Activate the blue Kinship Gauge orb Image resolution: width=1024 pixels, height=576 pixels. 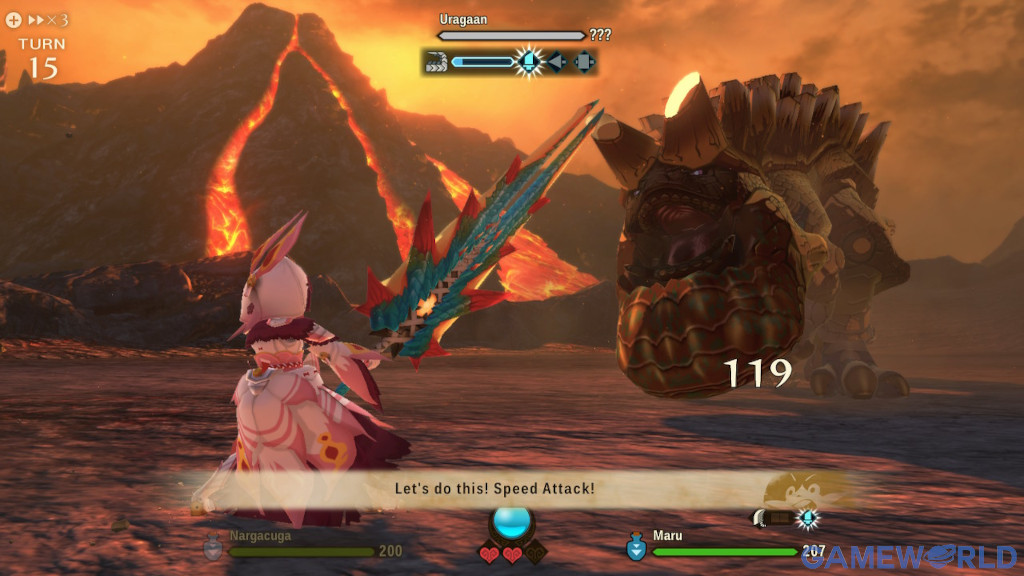(x=511, y=524)
